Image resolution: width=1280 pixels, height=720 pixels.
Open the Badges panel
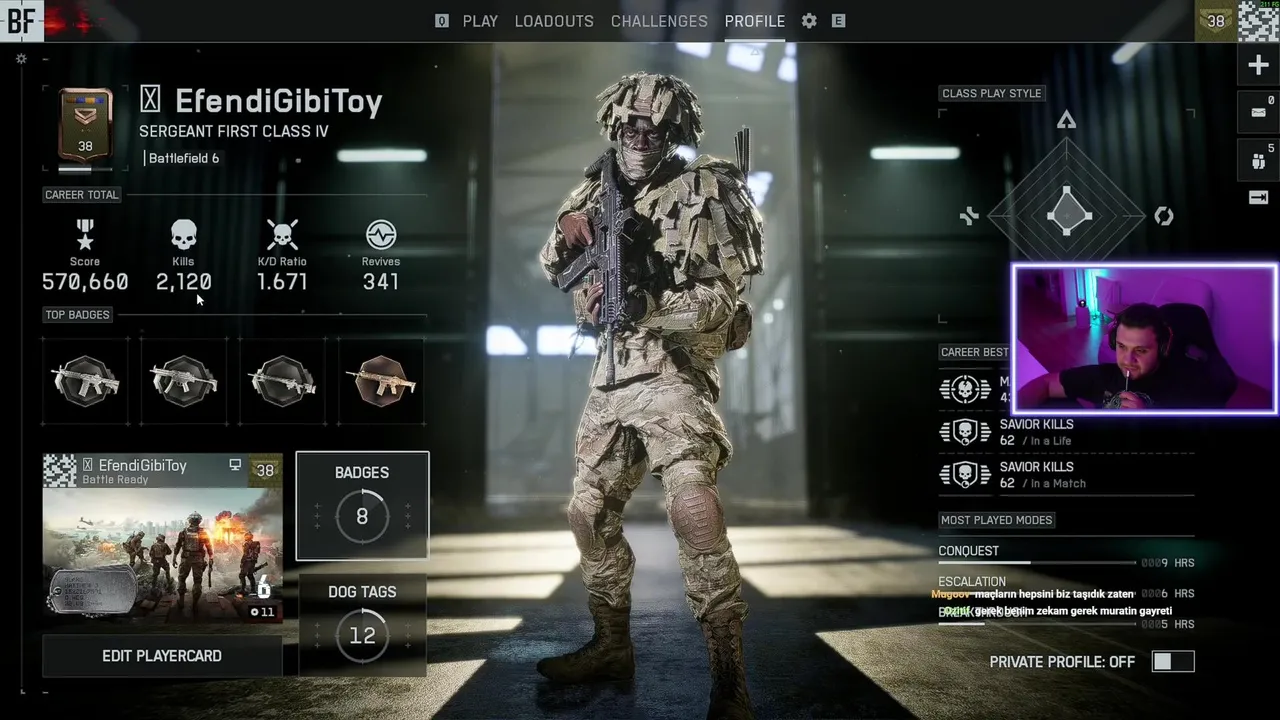point(362,505)
